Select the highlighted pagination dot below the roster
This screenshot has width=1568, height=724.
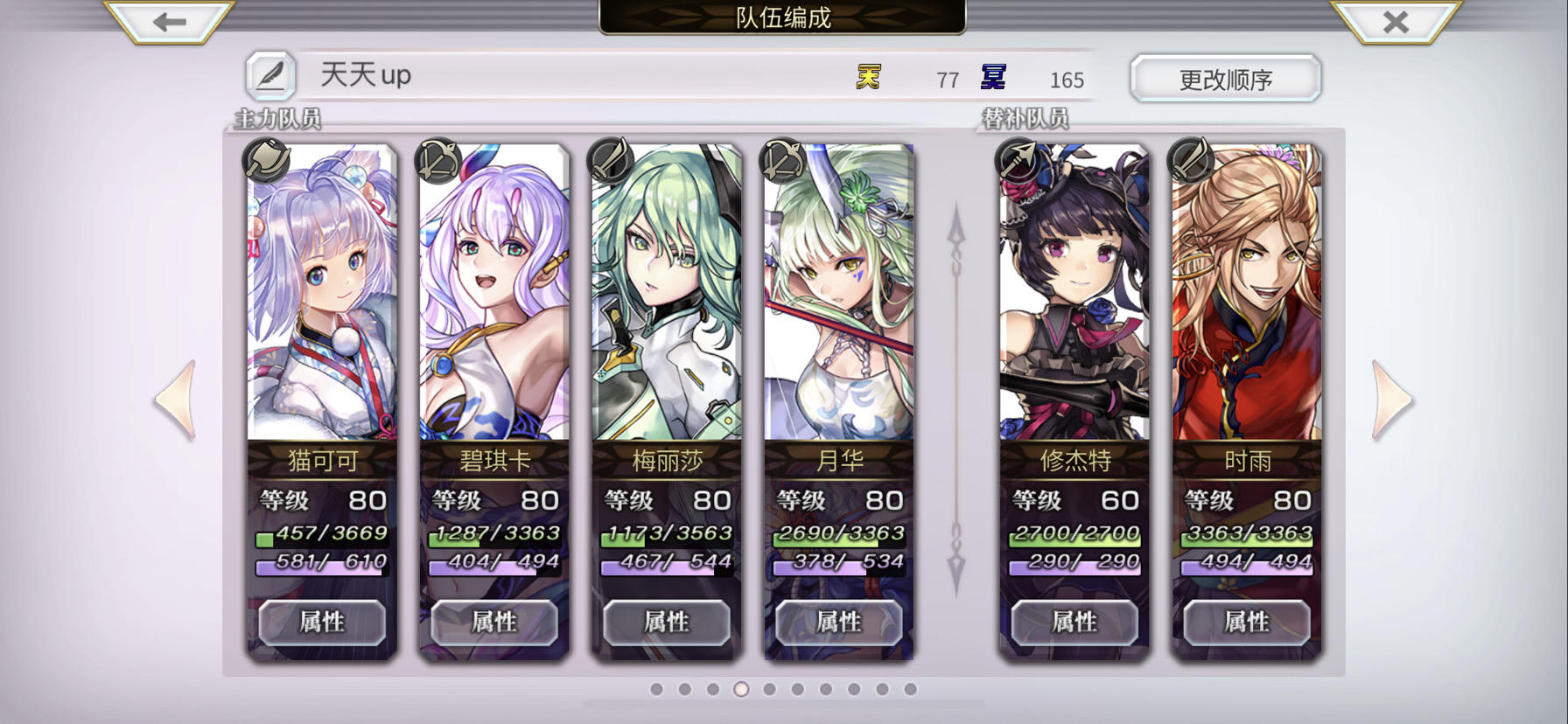click(739, 691)
